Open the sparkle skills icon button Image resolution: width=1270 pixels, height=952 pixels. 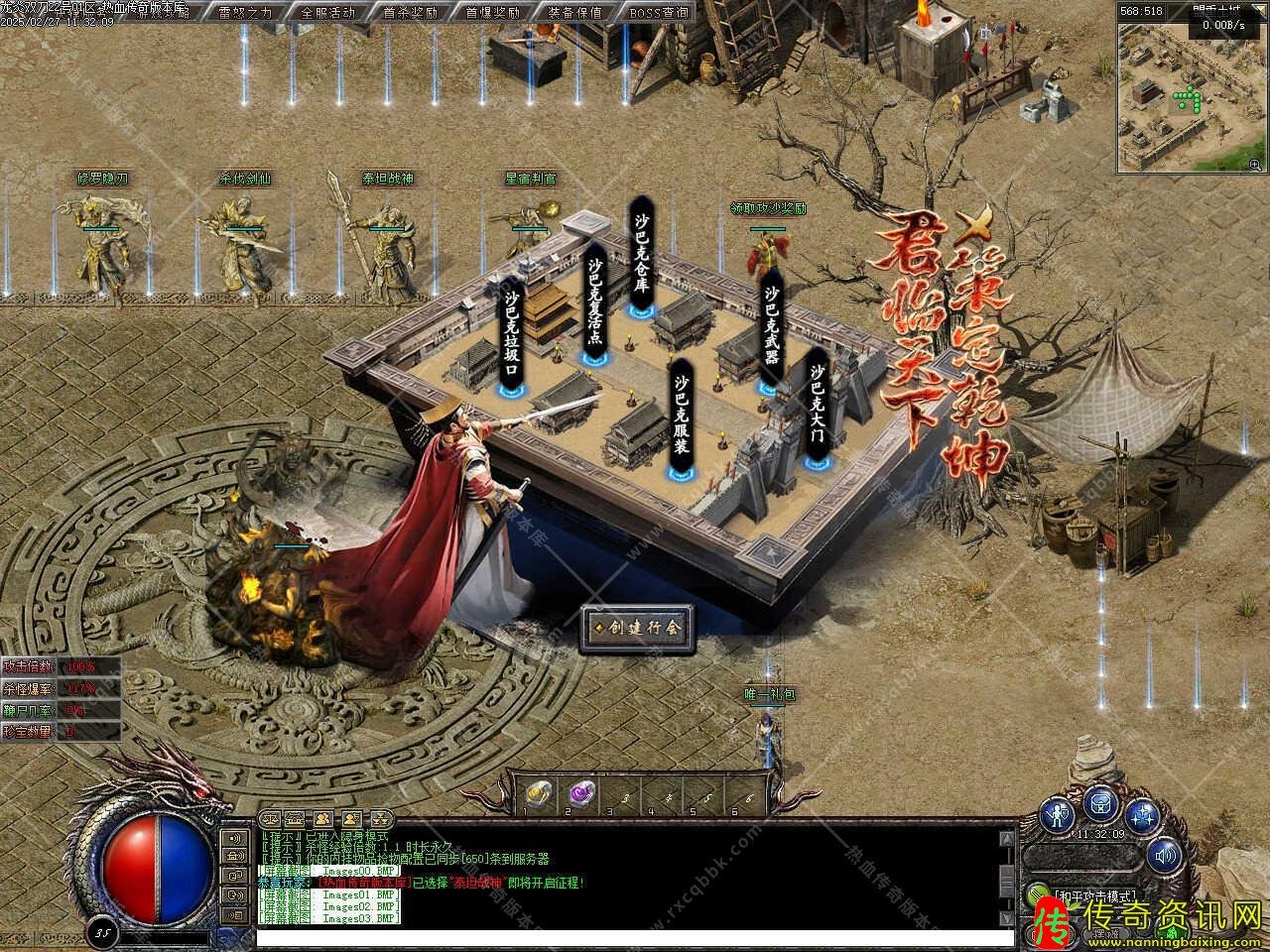pyautogui.click(x=1143, y=815)
